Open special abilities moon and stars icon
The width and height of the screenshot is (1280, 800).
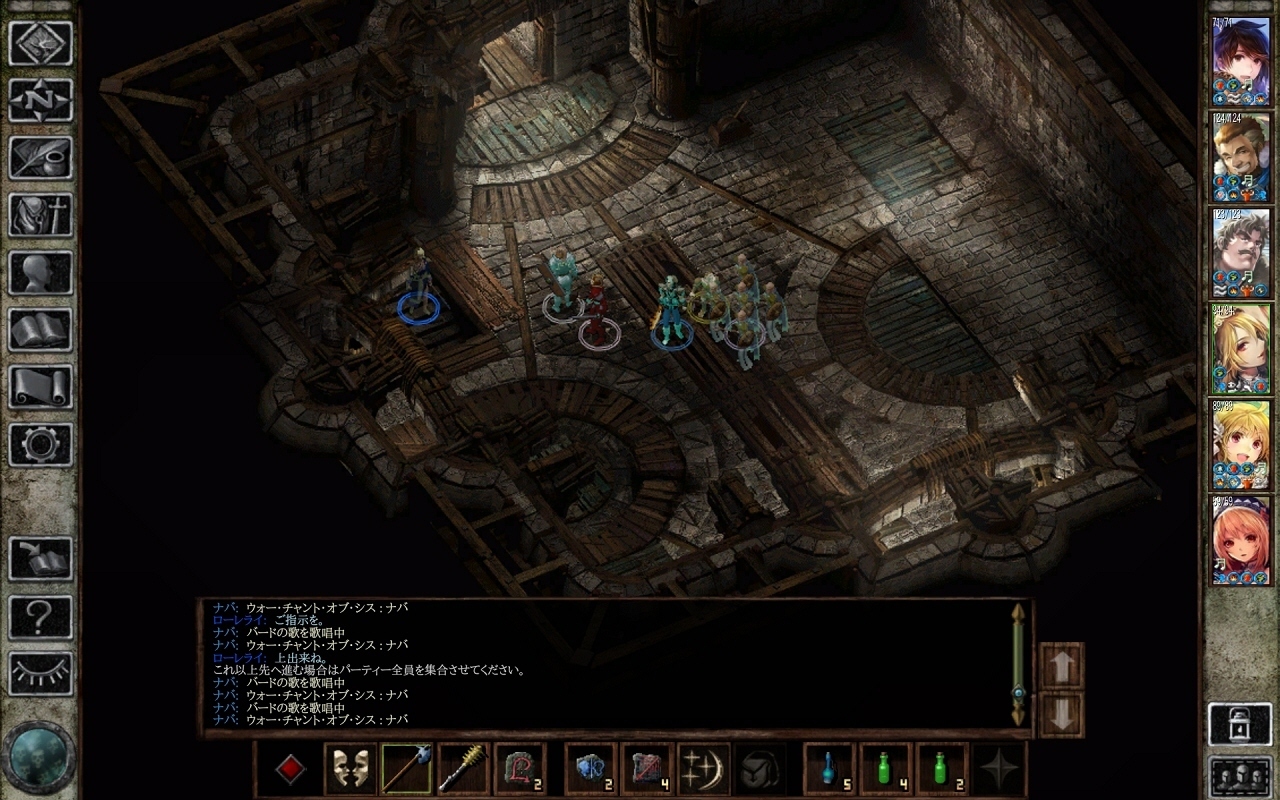(x=703, y=770)
